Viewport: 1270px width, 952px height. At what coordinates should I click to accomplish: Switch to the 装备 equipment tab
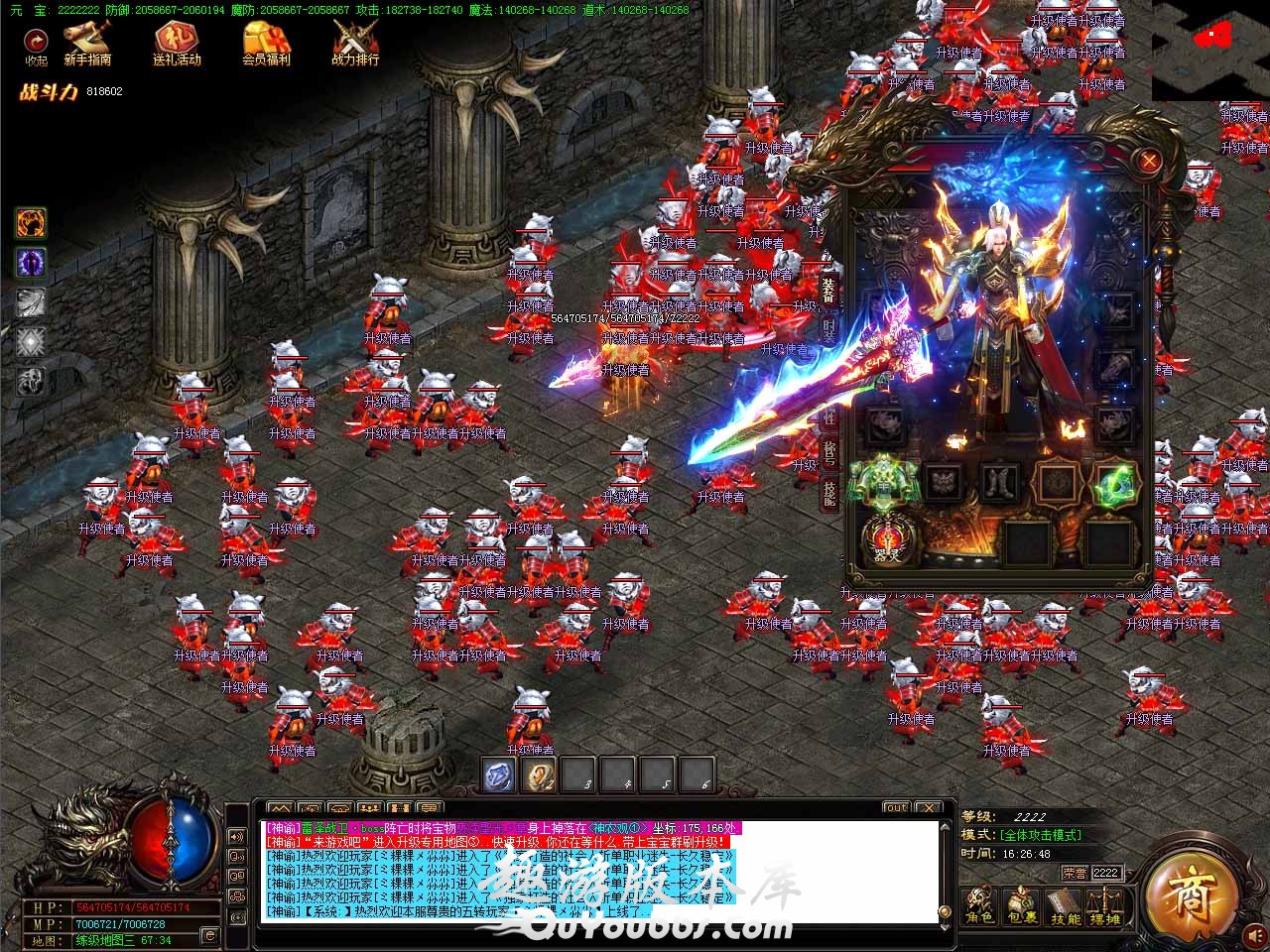828,290
